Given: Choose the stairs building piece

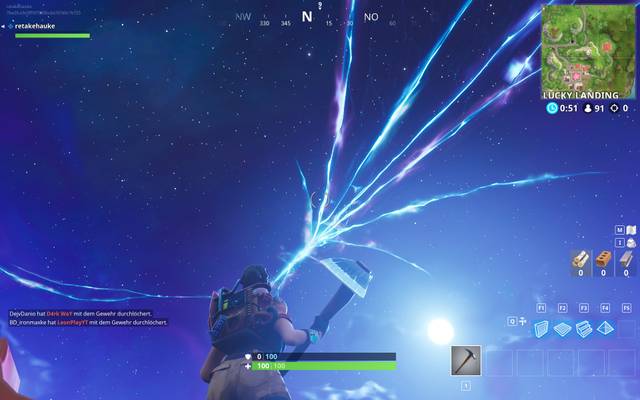Looking at the screenshot, I should (x=584, y=328).
